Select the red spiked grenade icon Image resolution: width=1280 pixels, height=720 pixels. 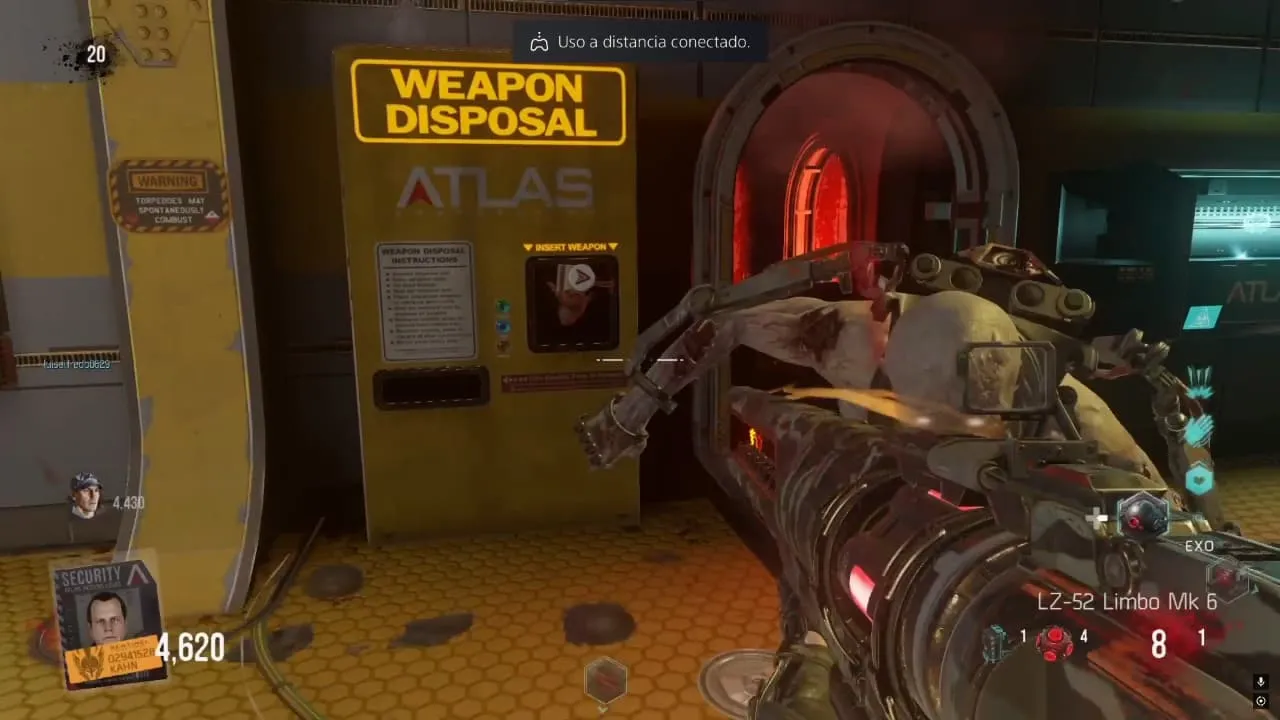pos(1054,641)
